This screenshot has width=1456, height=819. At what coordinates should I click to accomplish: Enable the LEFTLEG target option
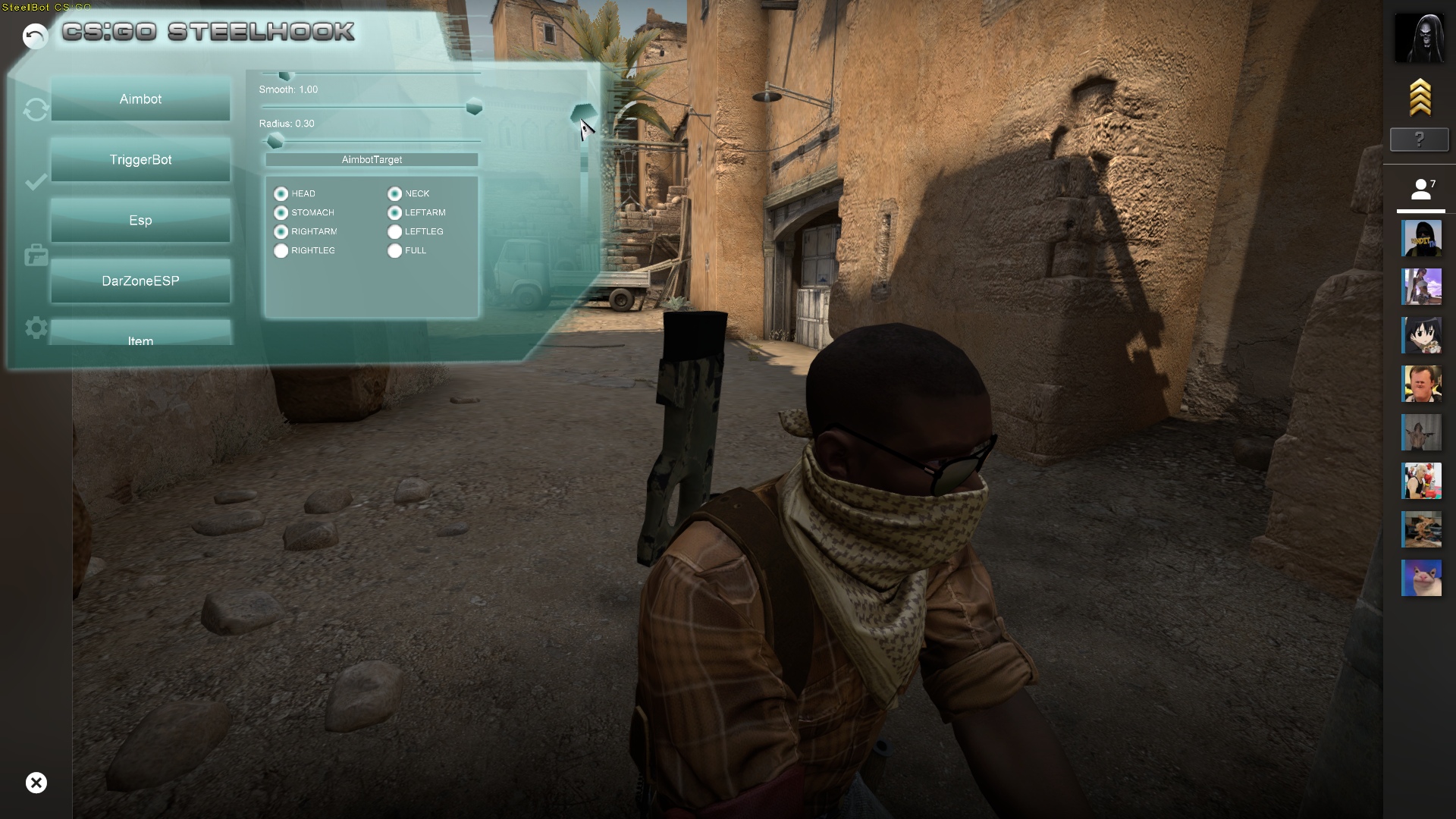point(395,232)
